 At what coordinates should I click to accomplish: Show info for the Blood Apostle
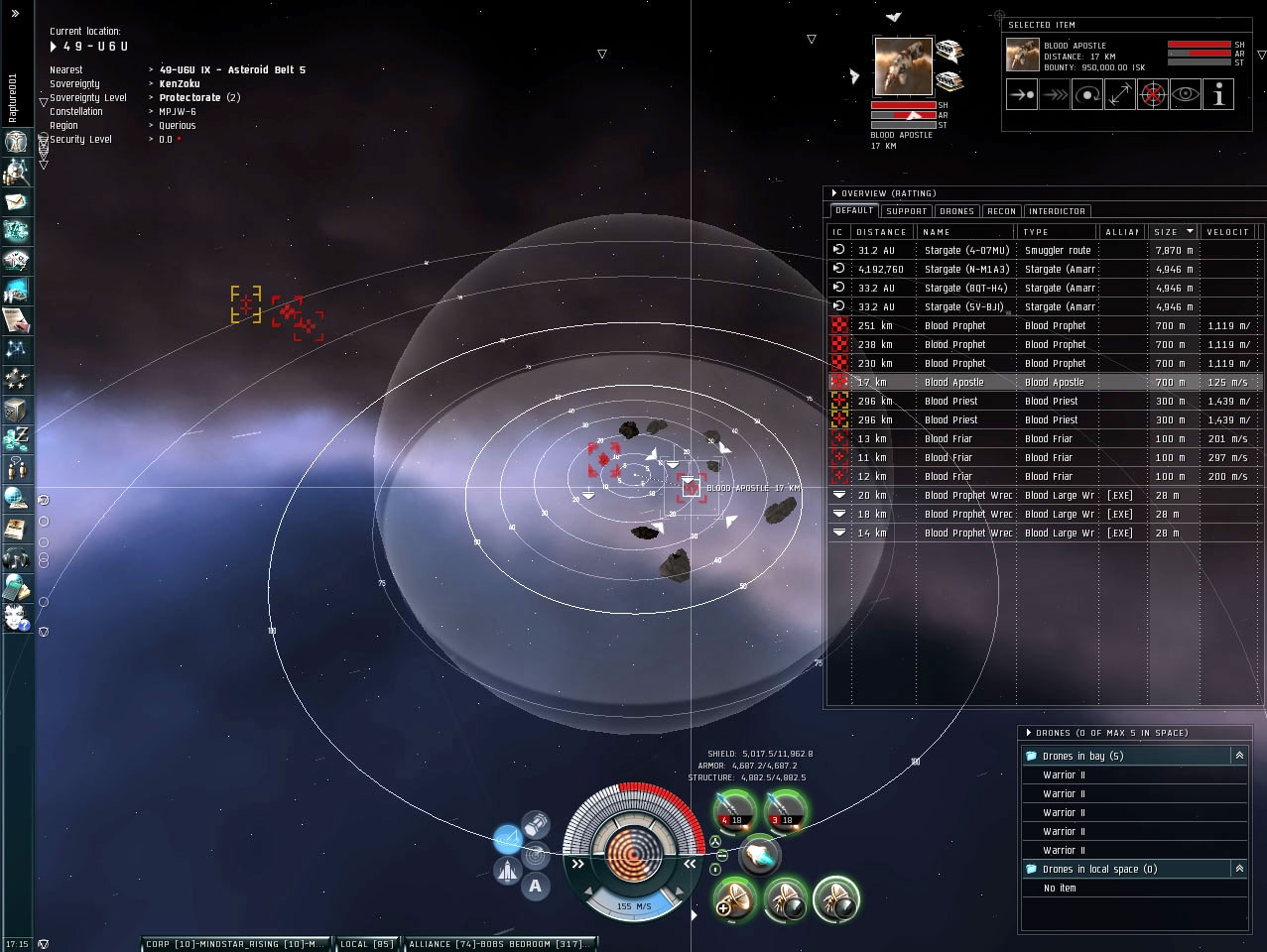coord(1218,95)
